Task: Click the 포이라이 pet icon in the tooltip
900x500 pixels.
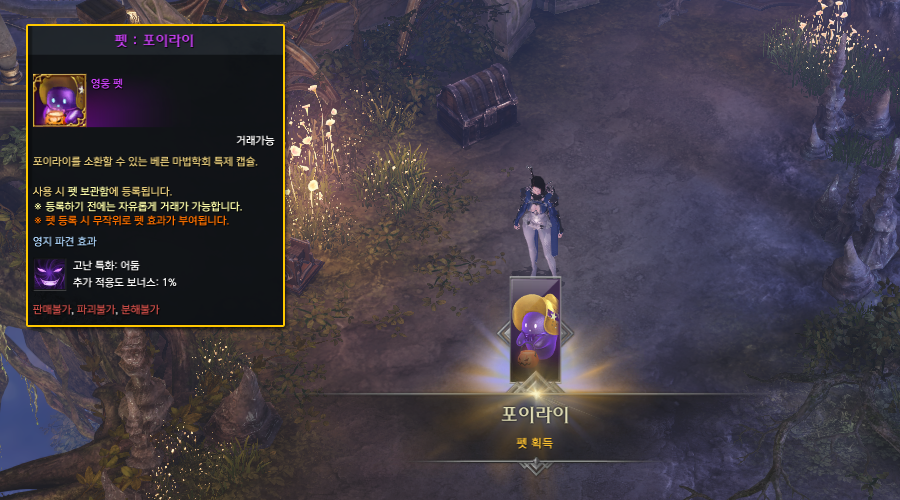Action: pos(59,100)
